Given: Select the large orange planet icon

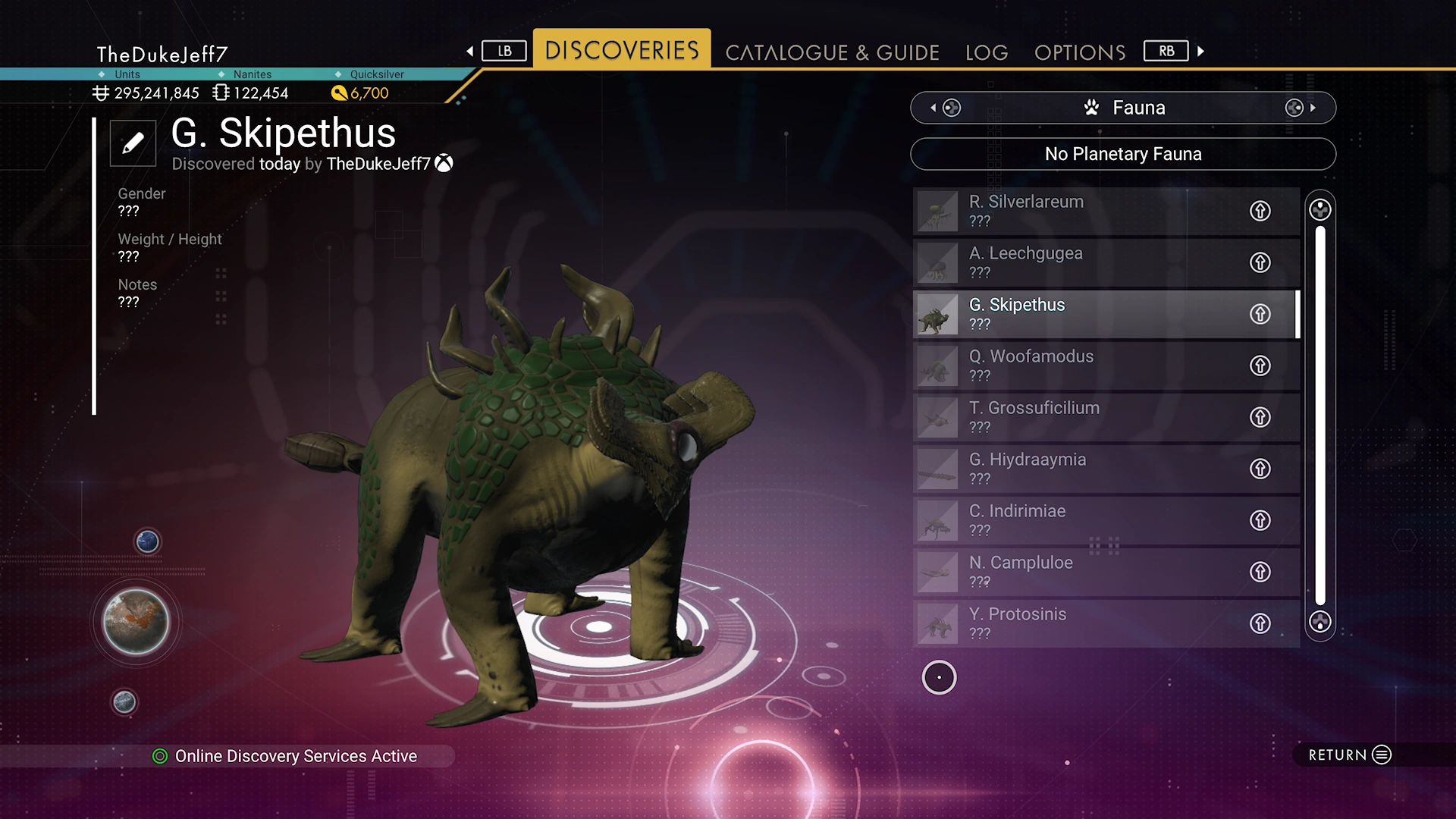Looking at the screenshot, I should [x=136, y=622].
